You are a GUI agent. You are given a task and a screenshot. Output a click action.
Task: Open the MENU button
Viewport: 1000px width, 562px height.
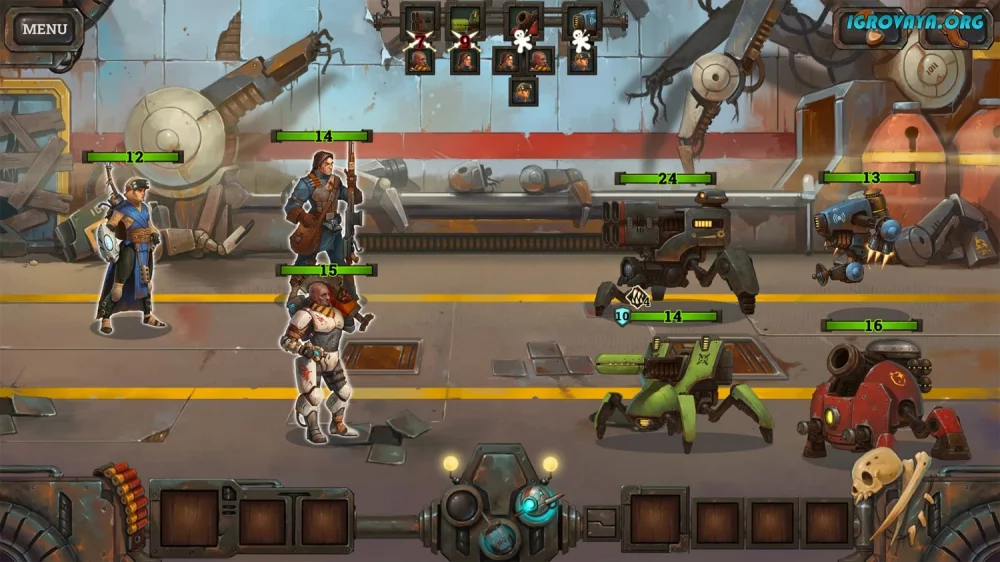coord(45,28)
